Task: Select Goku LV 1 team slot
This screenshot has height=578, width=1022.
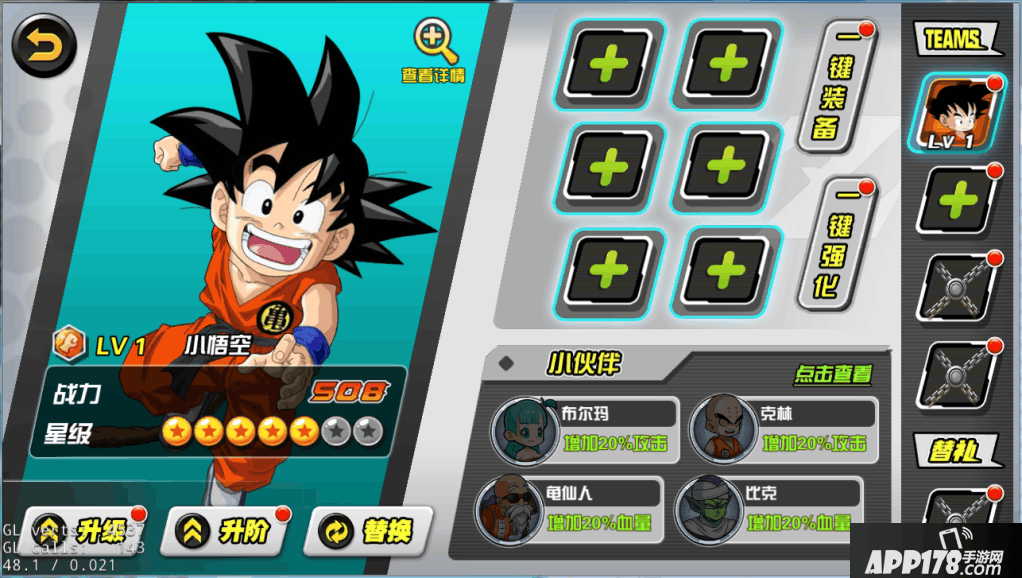Action: [955, 114]
